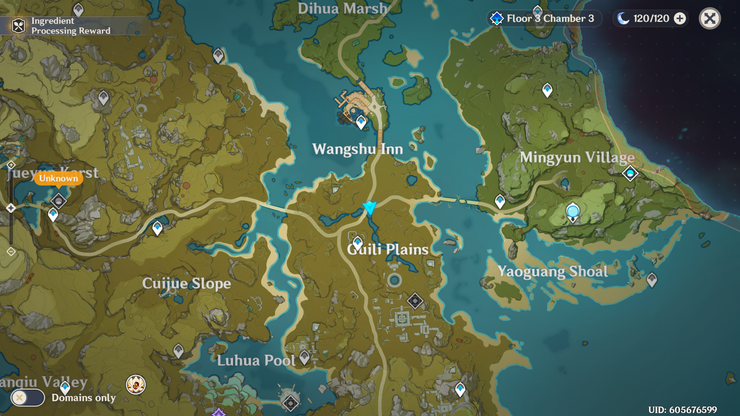
Task: Select the teleport waypoint above the Guili Plains label
Action: coord(357,242)
